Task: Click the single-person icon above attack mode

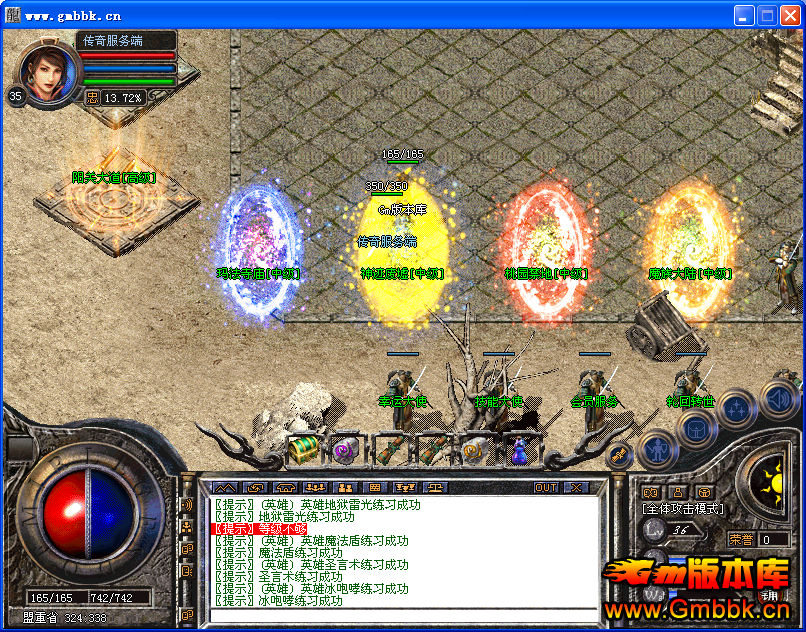Action: [x=678, y=492]
